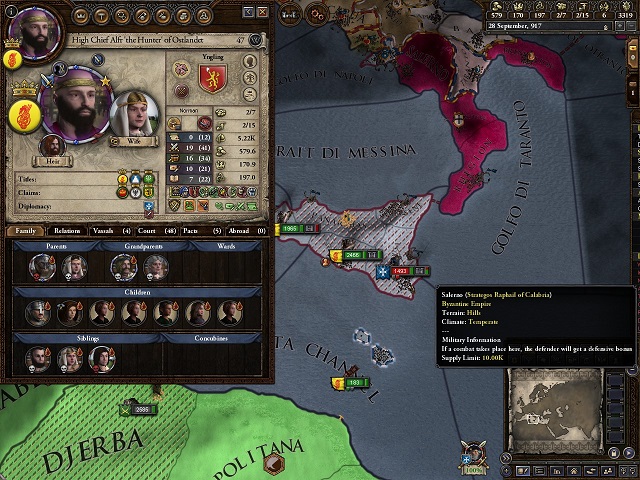Screen dimensions: 640x480
Task: Select the 2695 army near Djerba
Action: pos(140,409)
